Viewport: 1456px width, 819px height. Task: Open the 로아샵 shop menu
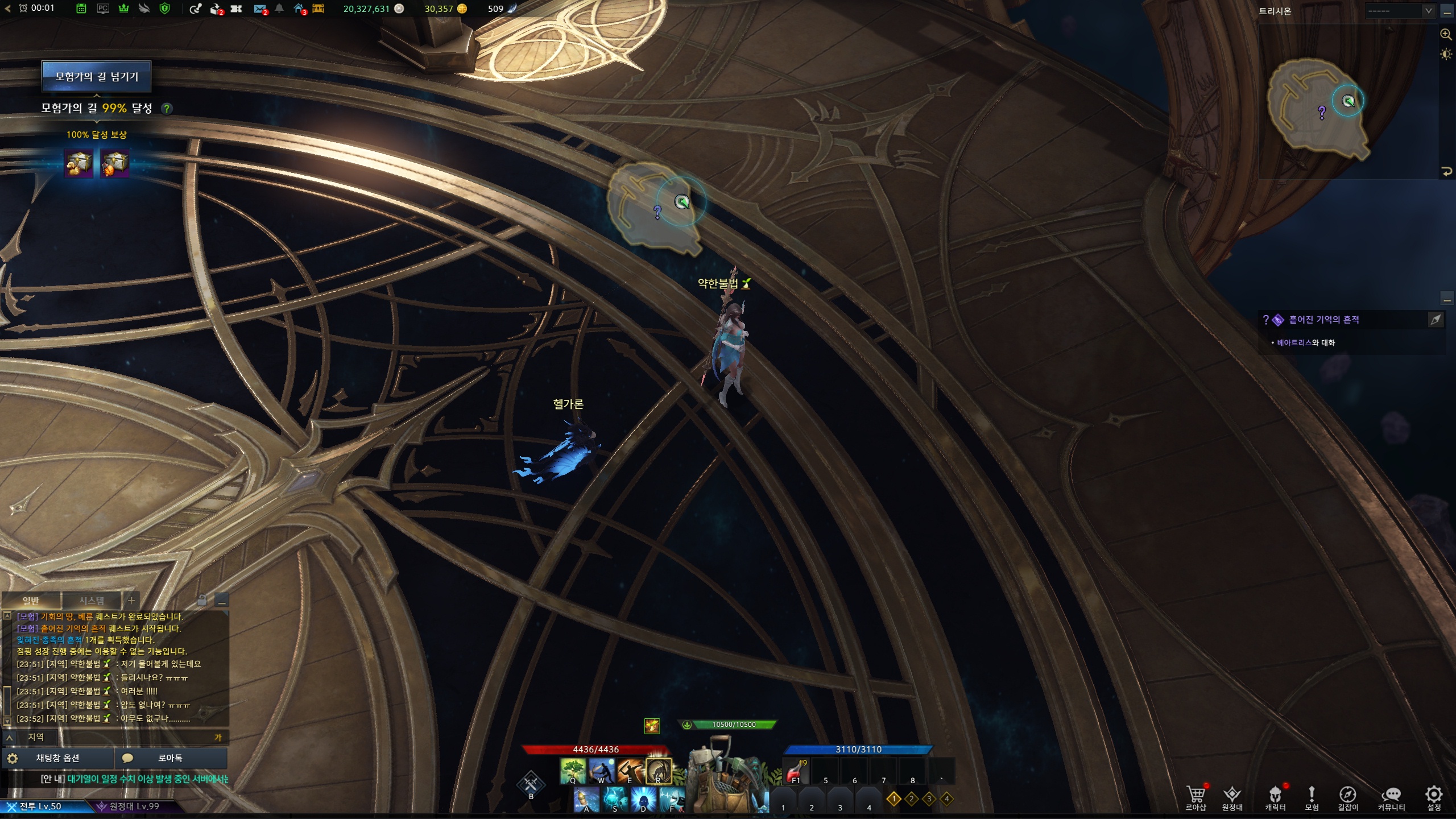pos(1196,796)
